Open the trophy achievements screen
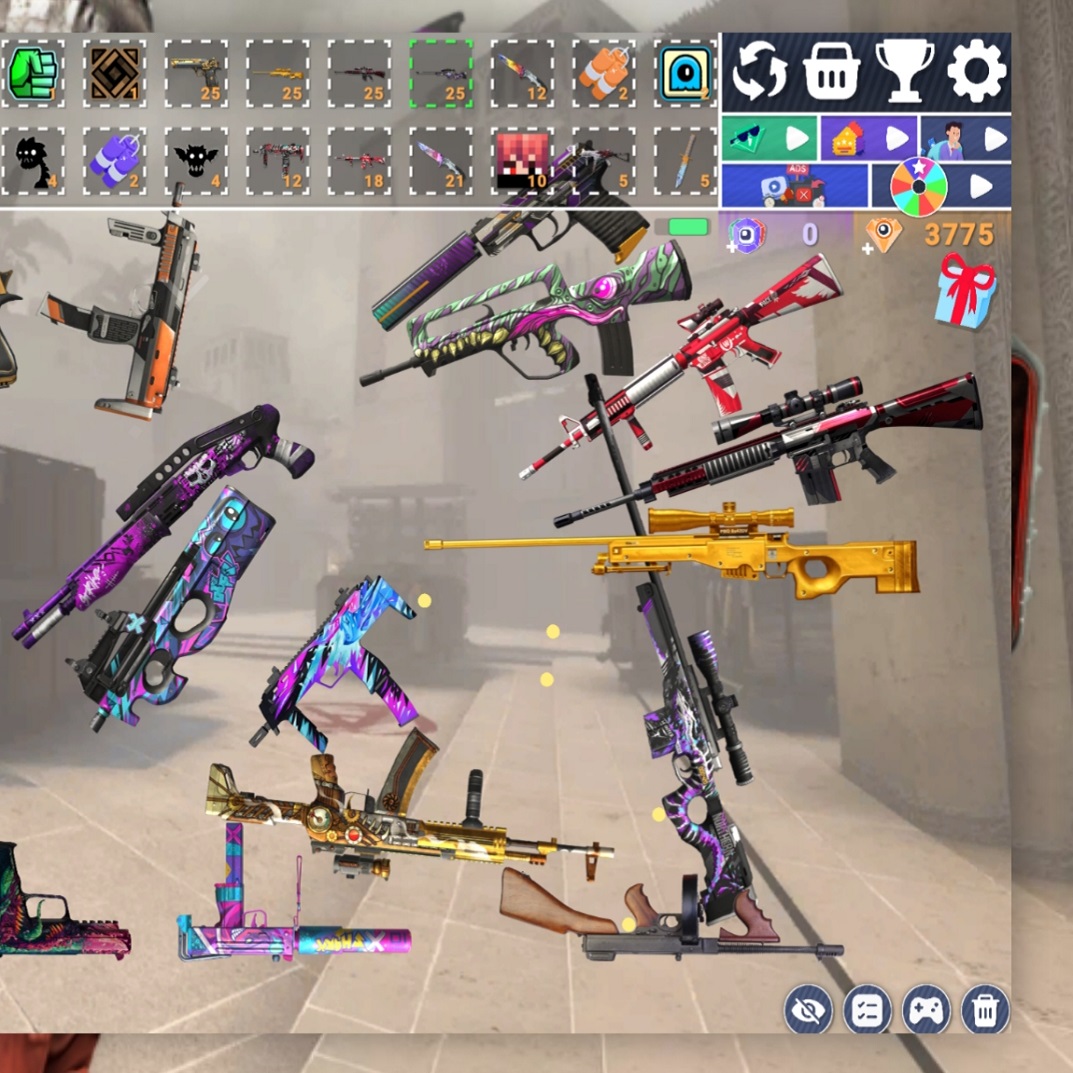Viewport: 1073px width, 1073px height. pyautogui.click(x=904, y=72)
